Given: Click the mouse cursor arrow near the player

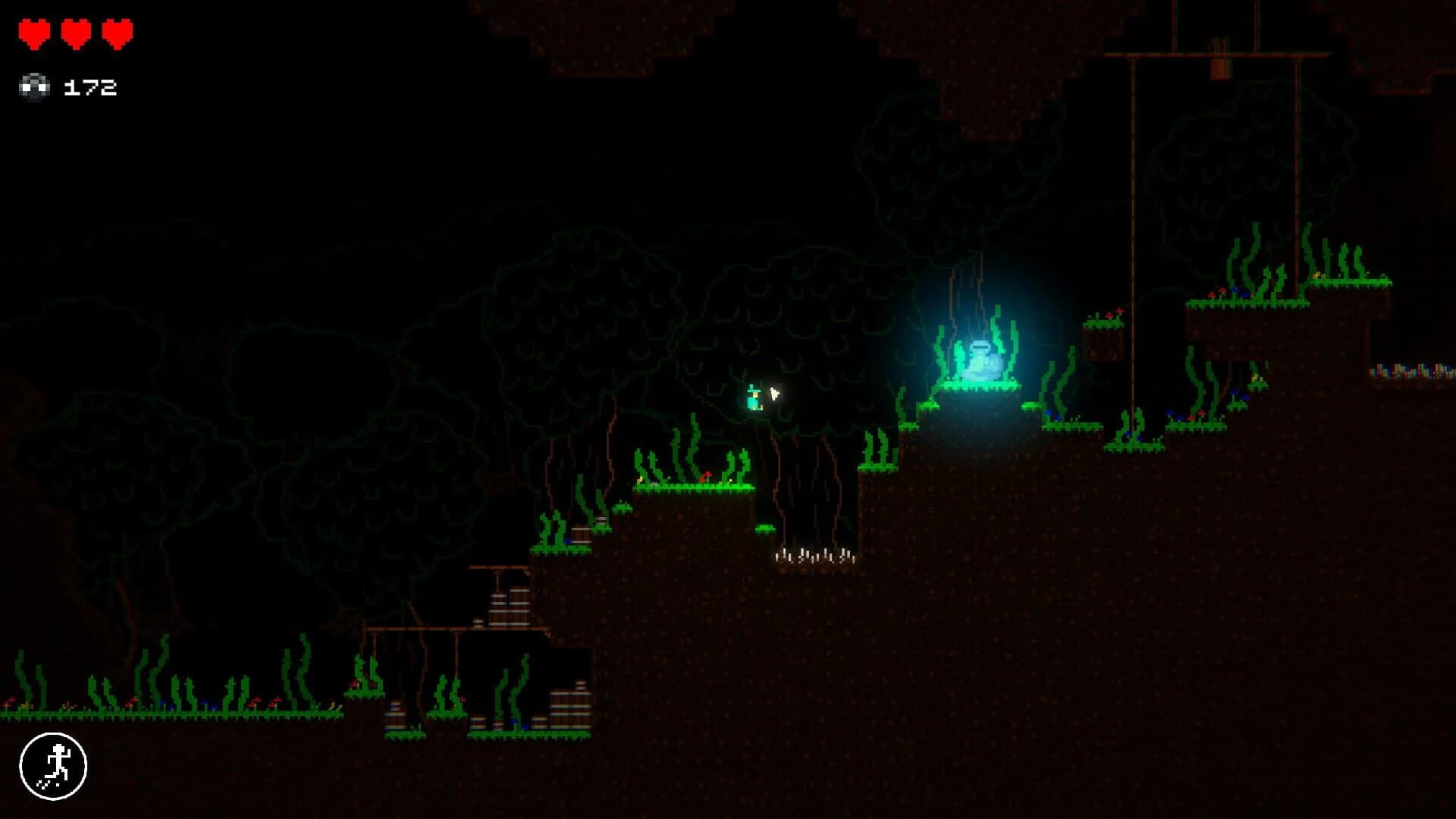Looking at the screenshot, I should coord(775,393).
